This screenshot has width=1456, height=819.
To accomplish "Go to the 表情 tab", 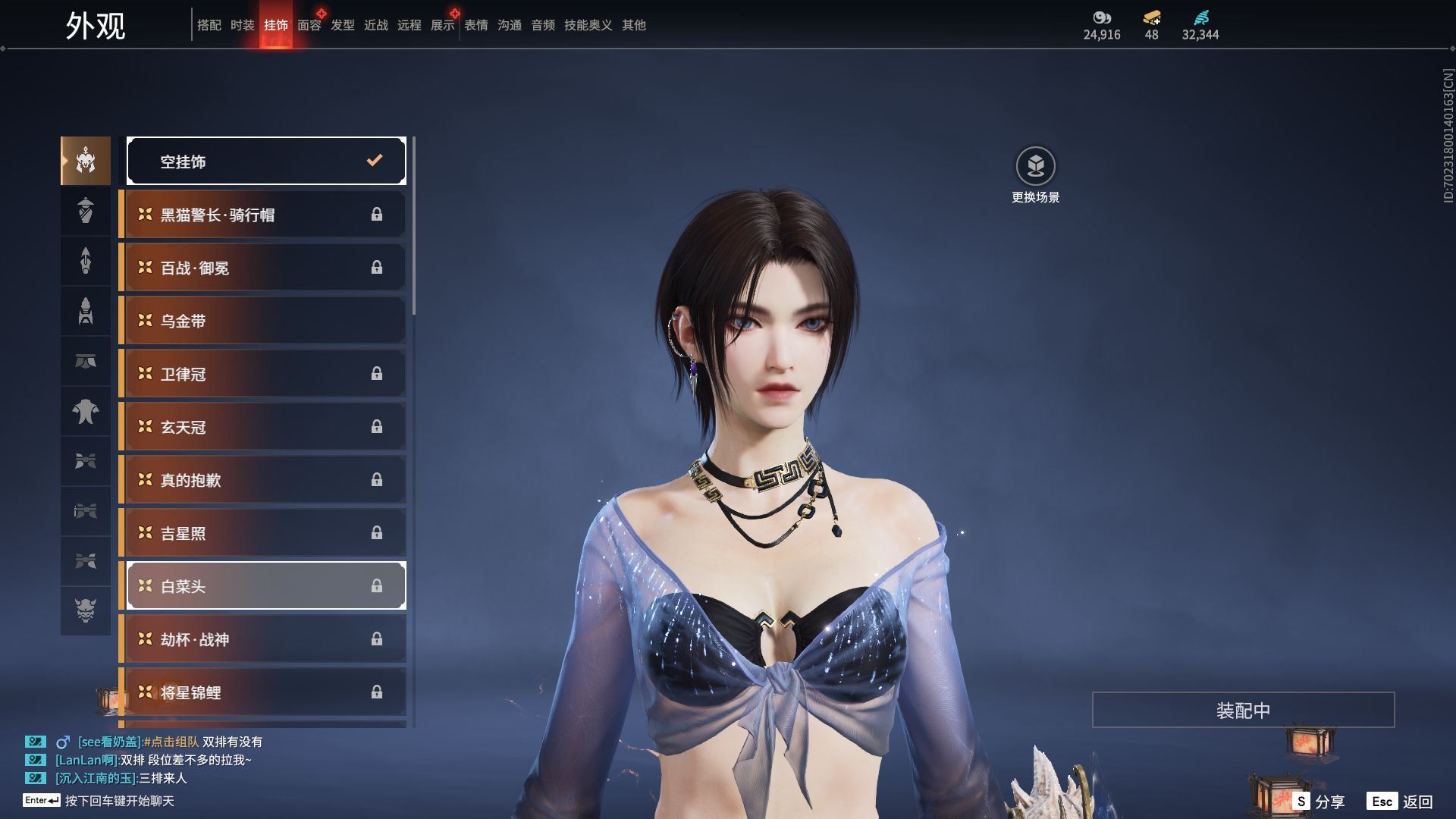I will click(x=475, y=25).
